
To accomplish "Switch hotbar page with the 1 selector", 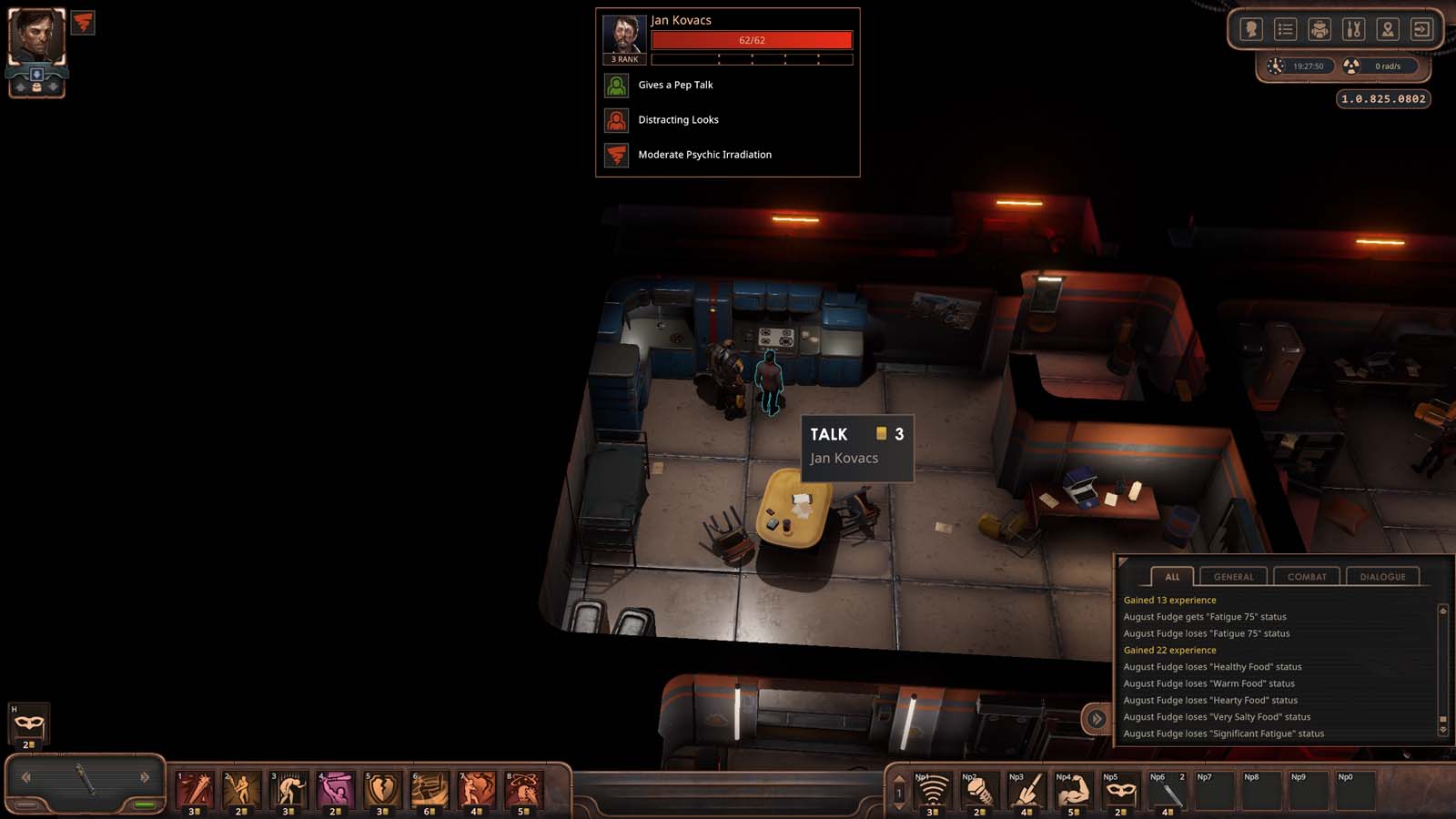I will point(897,791).
